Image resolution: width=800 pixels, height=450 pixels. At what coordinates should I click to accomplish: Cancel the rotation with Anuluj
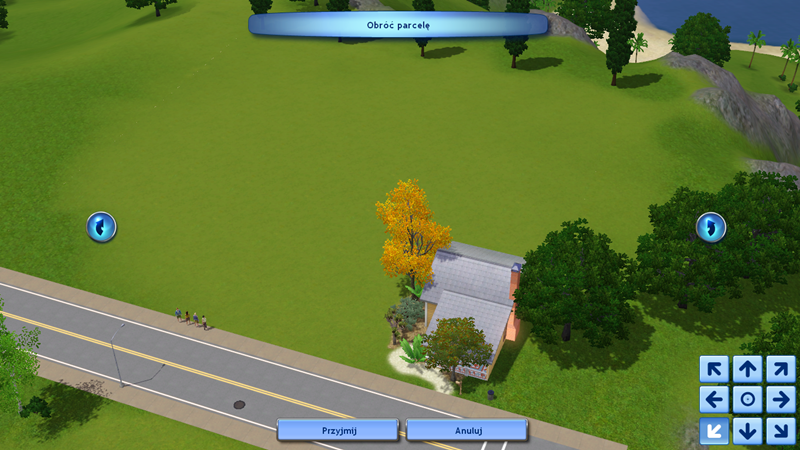pyautogui.click(x=467, y=429)
